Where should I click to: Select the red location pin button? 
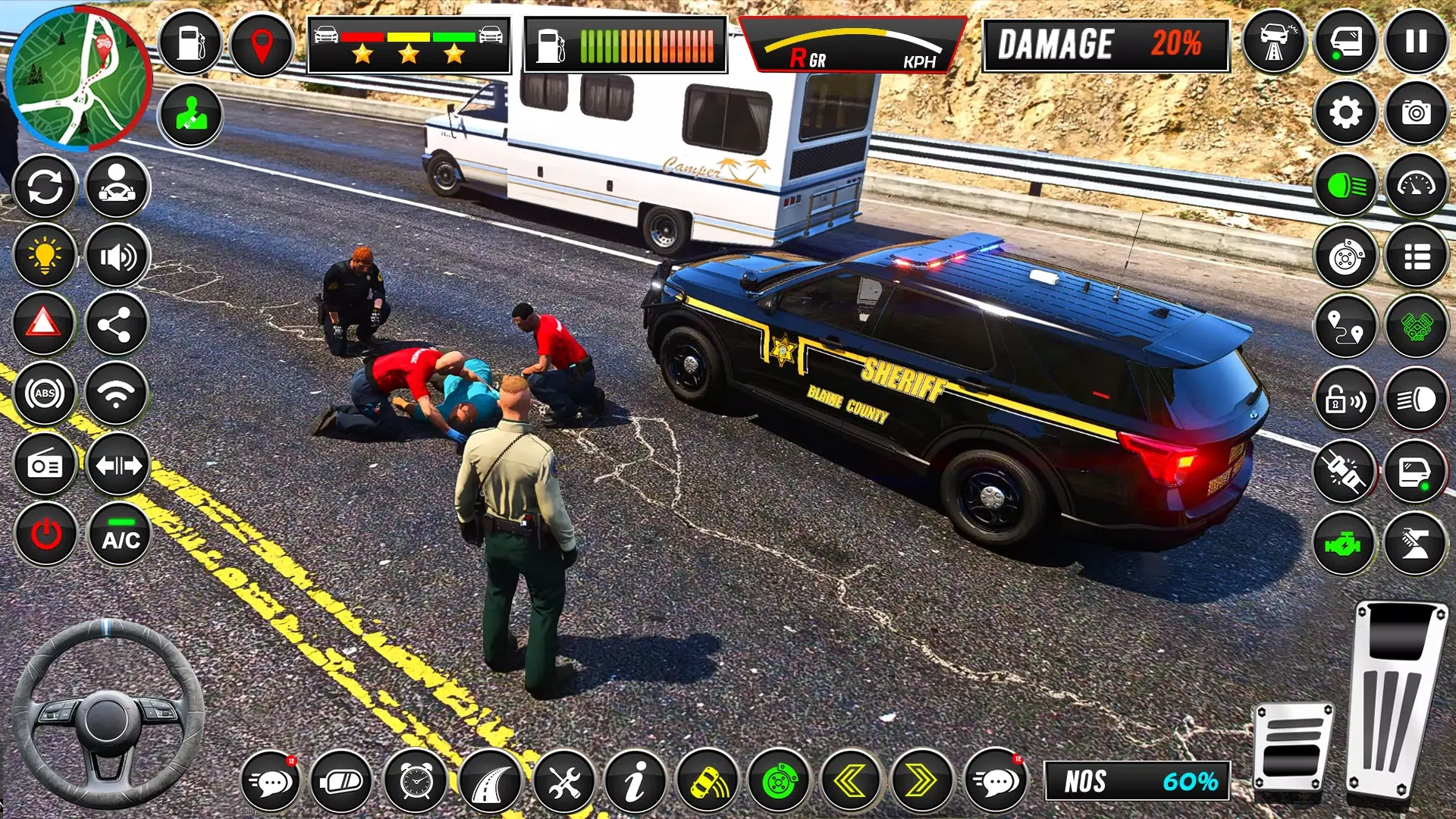point(262,44)
